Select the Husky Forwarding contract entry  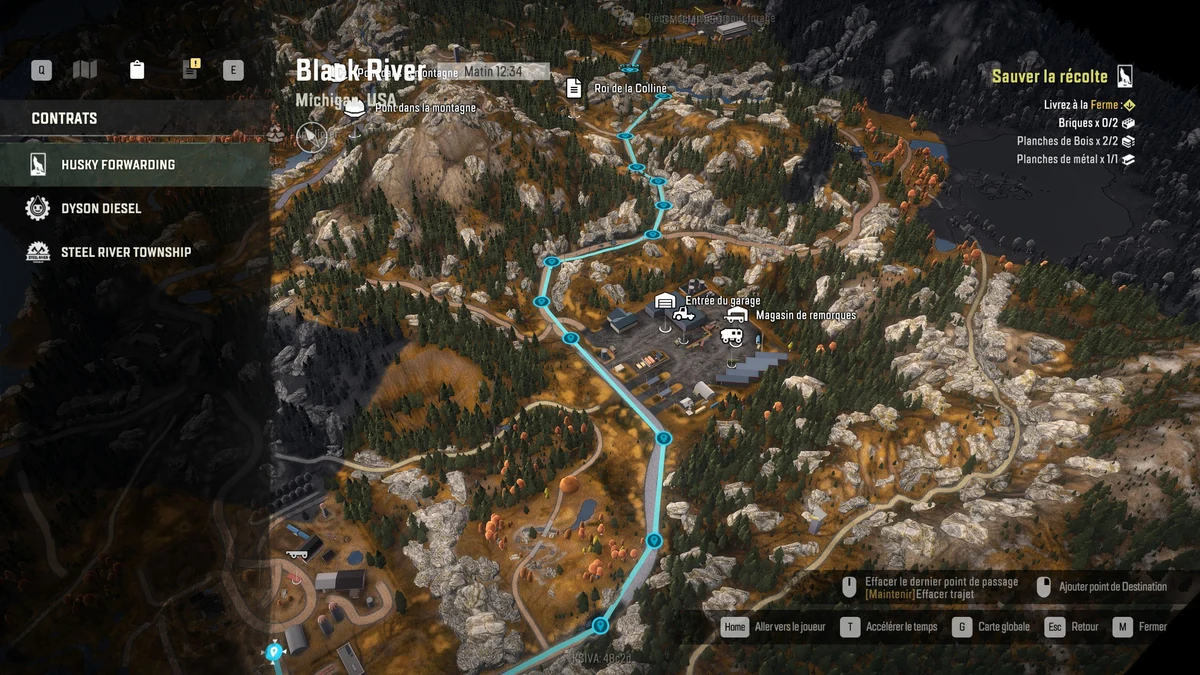[118, 165]
